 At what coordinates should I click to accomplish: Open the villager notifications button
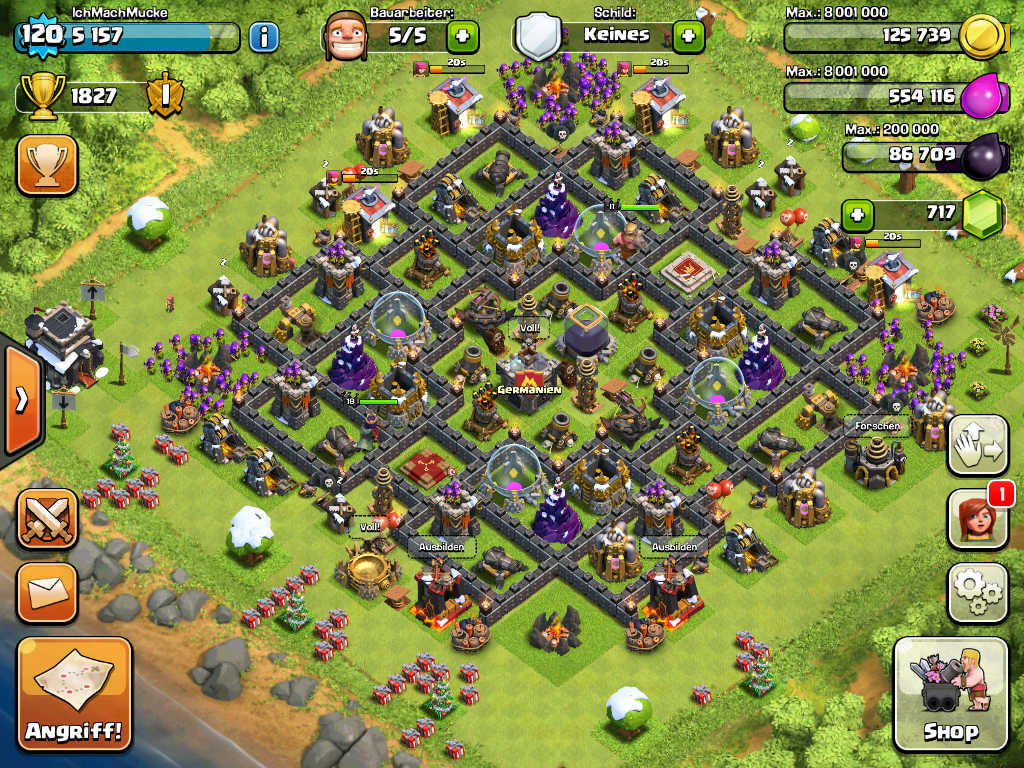pyautogui.click(x=977, y=520)
